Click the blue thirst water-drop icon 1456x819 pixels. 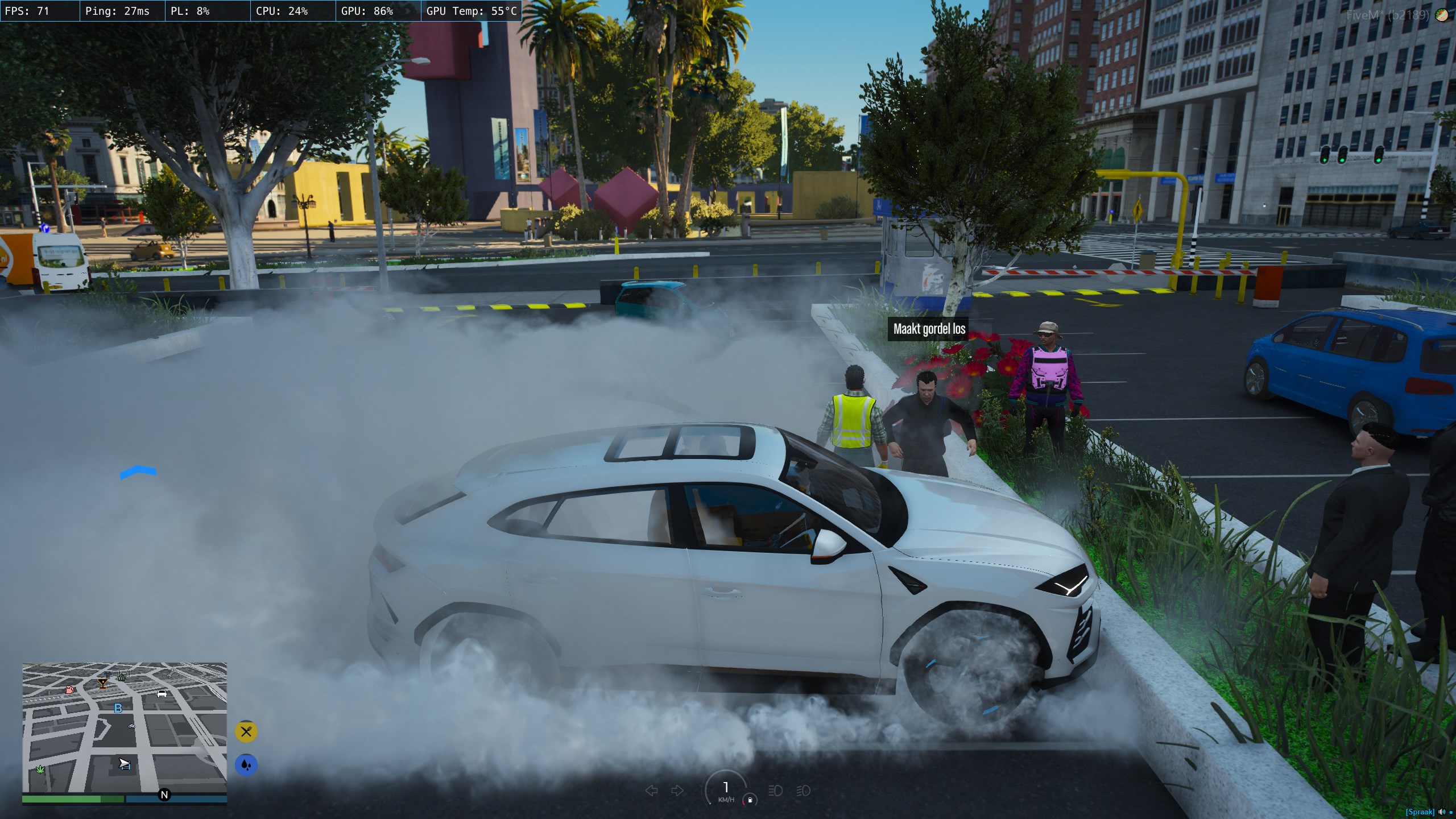coord(246,765)
